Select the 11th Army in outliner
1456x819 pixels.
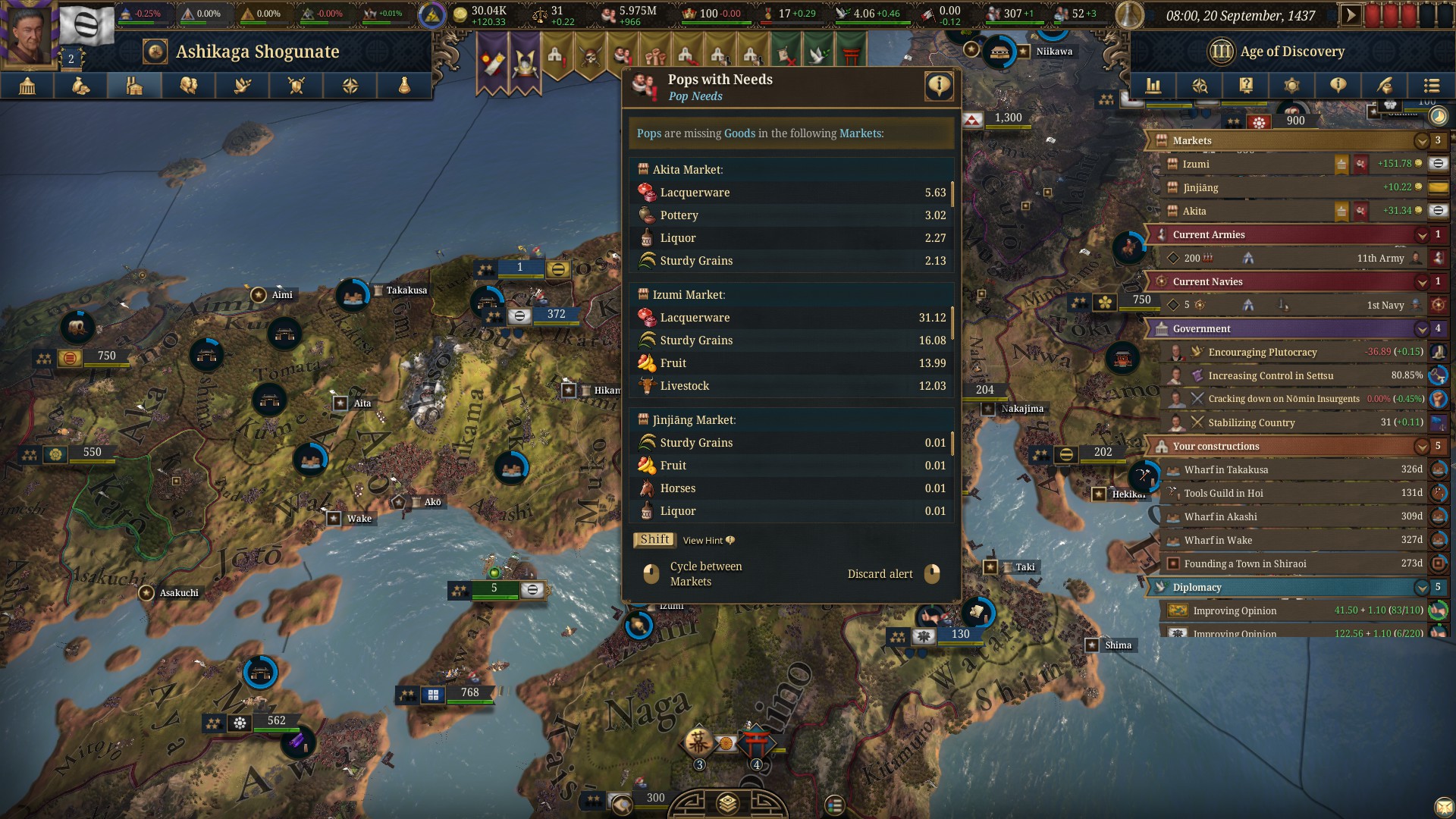1380,259
